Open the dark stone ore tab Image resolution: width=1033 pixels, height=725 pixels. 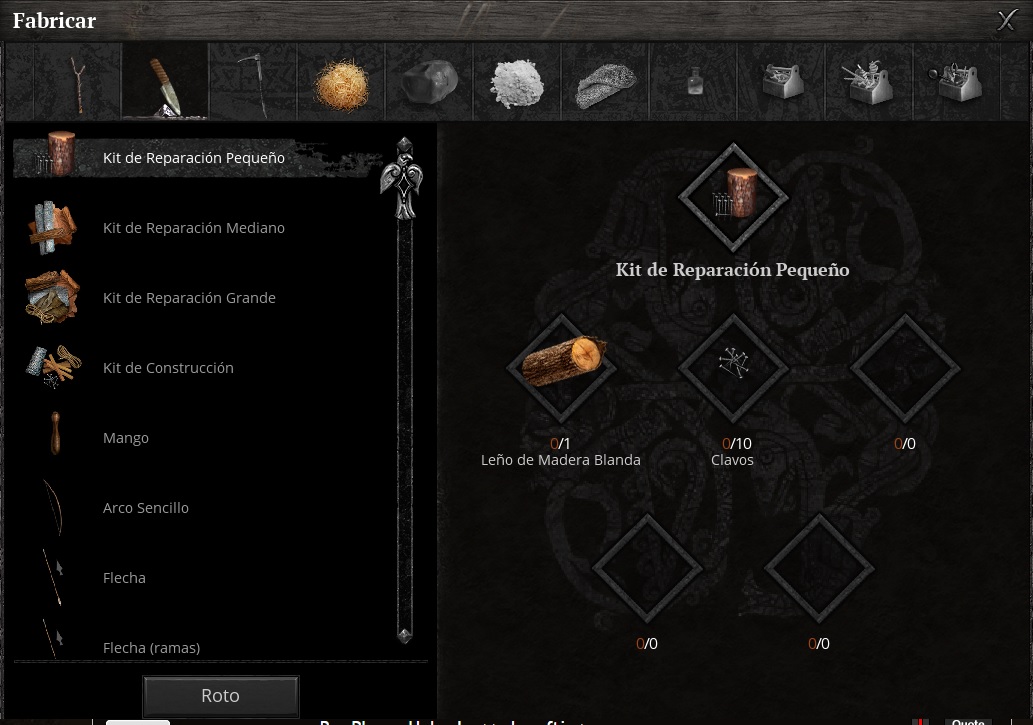click(428, 82)
